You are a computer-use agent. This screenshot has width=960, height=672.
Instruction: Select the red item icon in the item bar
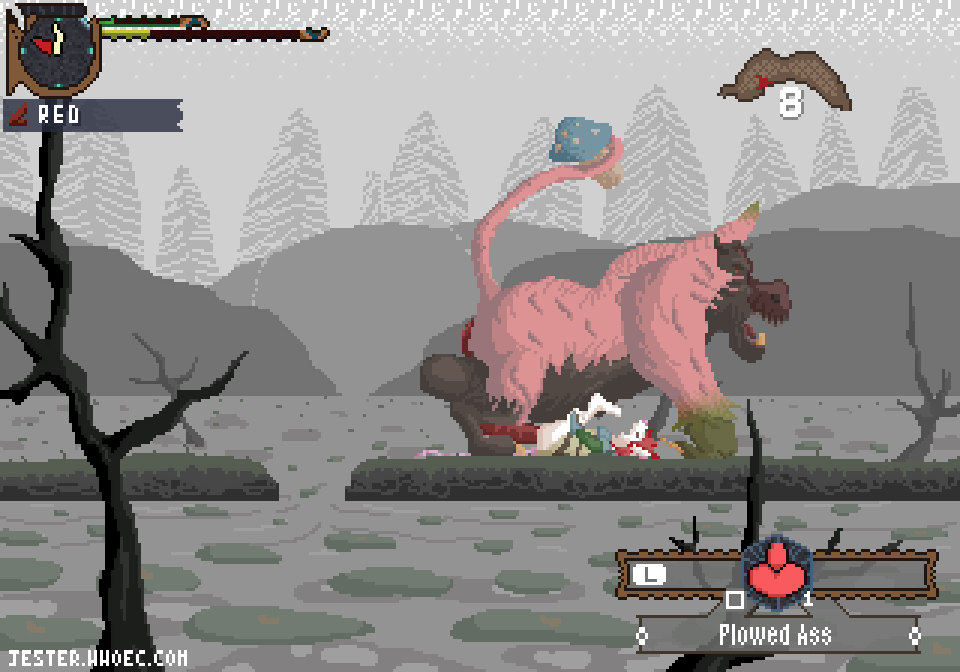(777, 573)
